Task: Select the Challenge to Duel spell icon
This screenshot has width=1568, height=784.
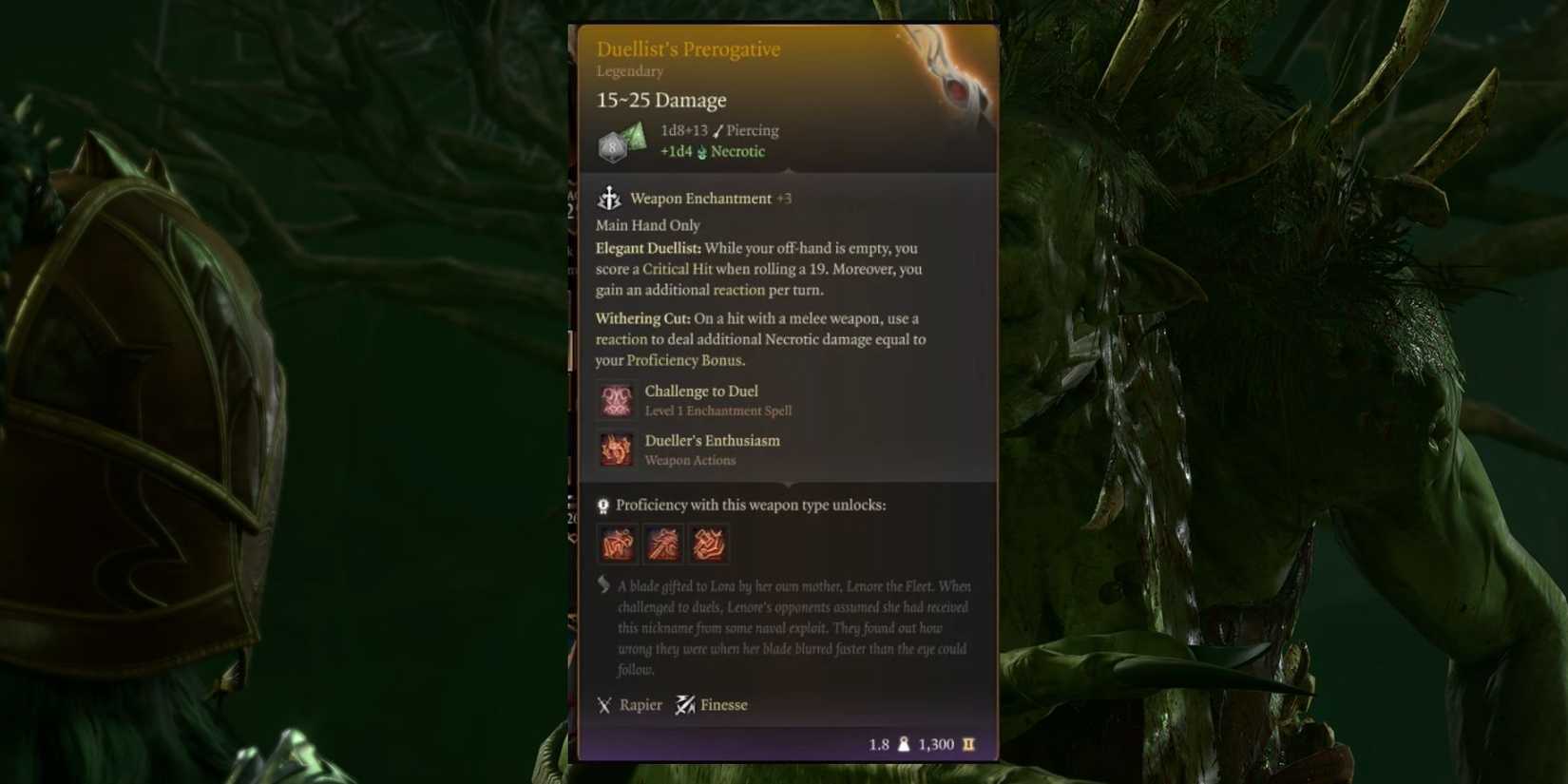Action: (x=616, y=399)
